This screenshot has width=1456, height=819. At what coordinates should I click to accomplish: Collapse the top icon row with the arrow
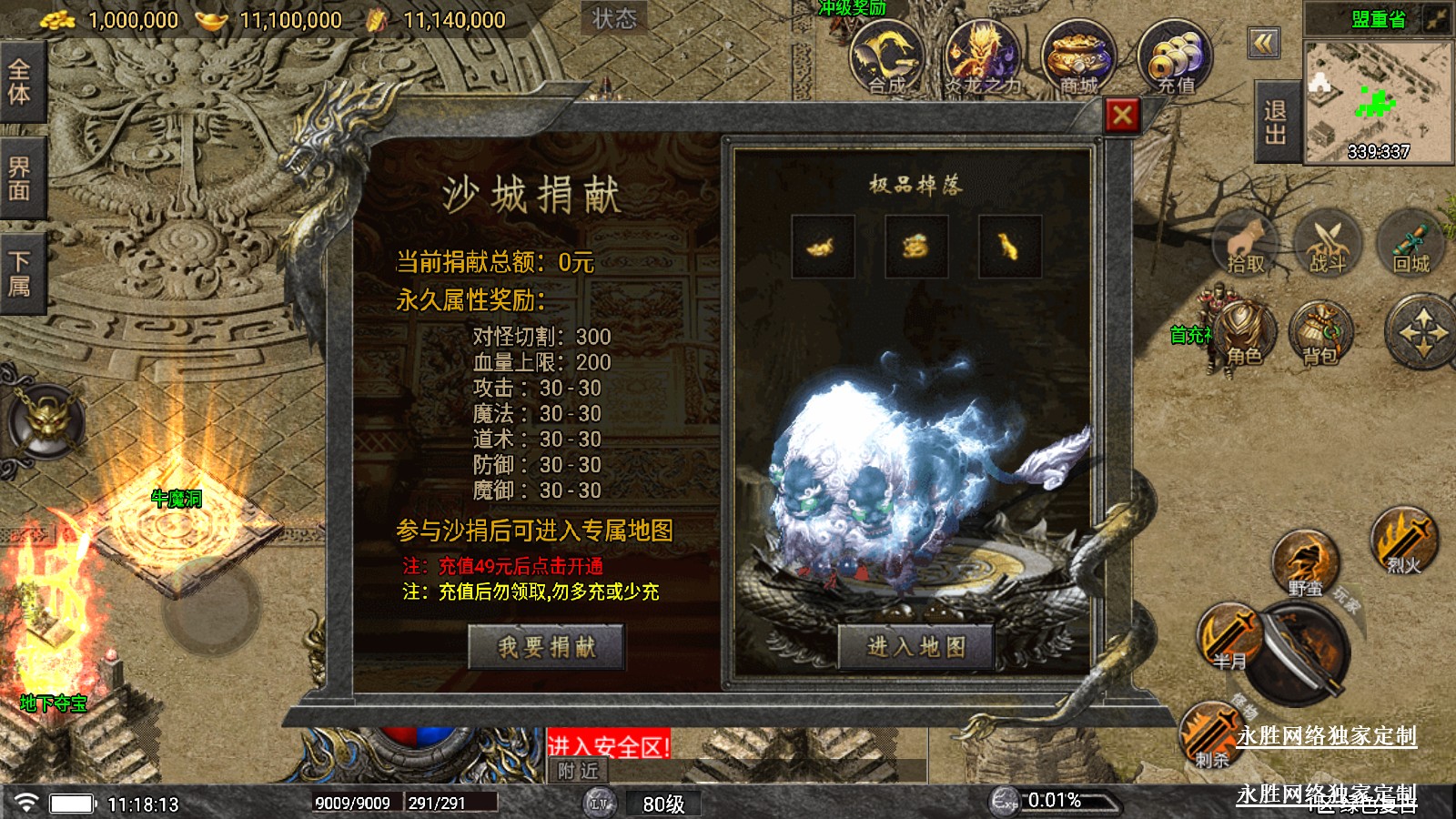pyautogui.click(x=1264, y=43)
